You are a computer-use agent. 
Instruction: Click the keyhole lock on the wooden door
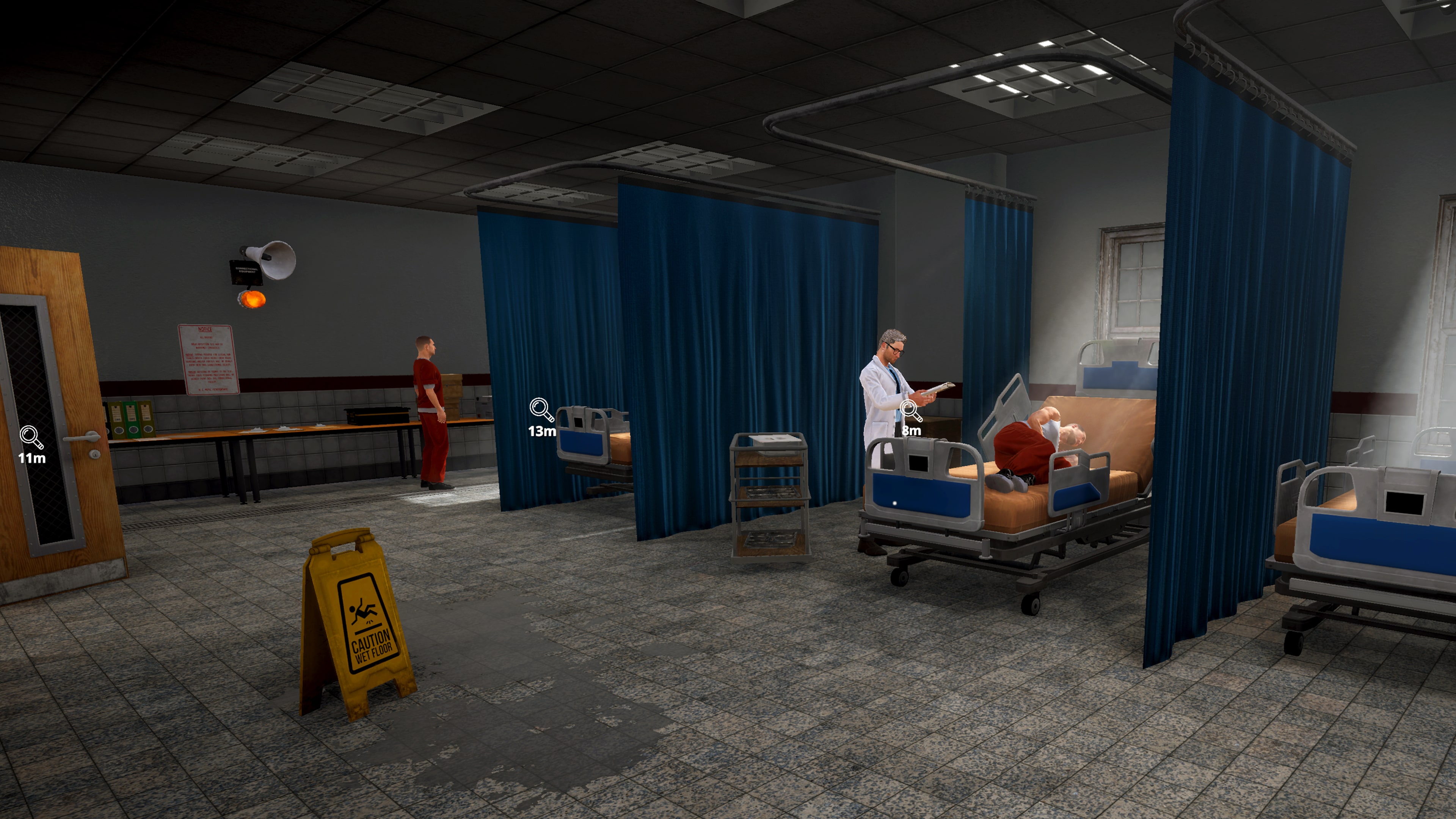pos(96,455)
